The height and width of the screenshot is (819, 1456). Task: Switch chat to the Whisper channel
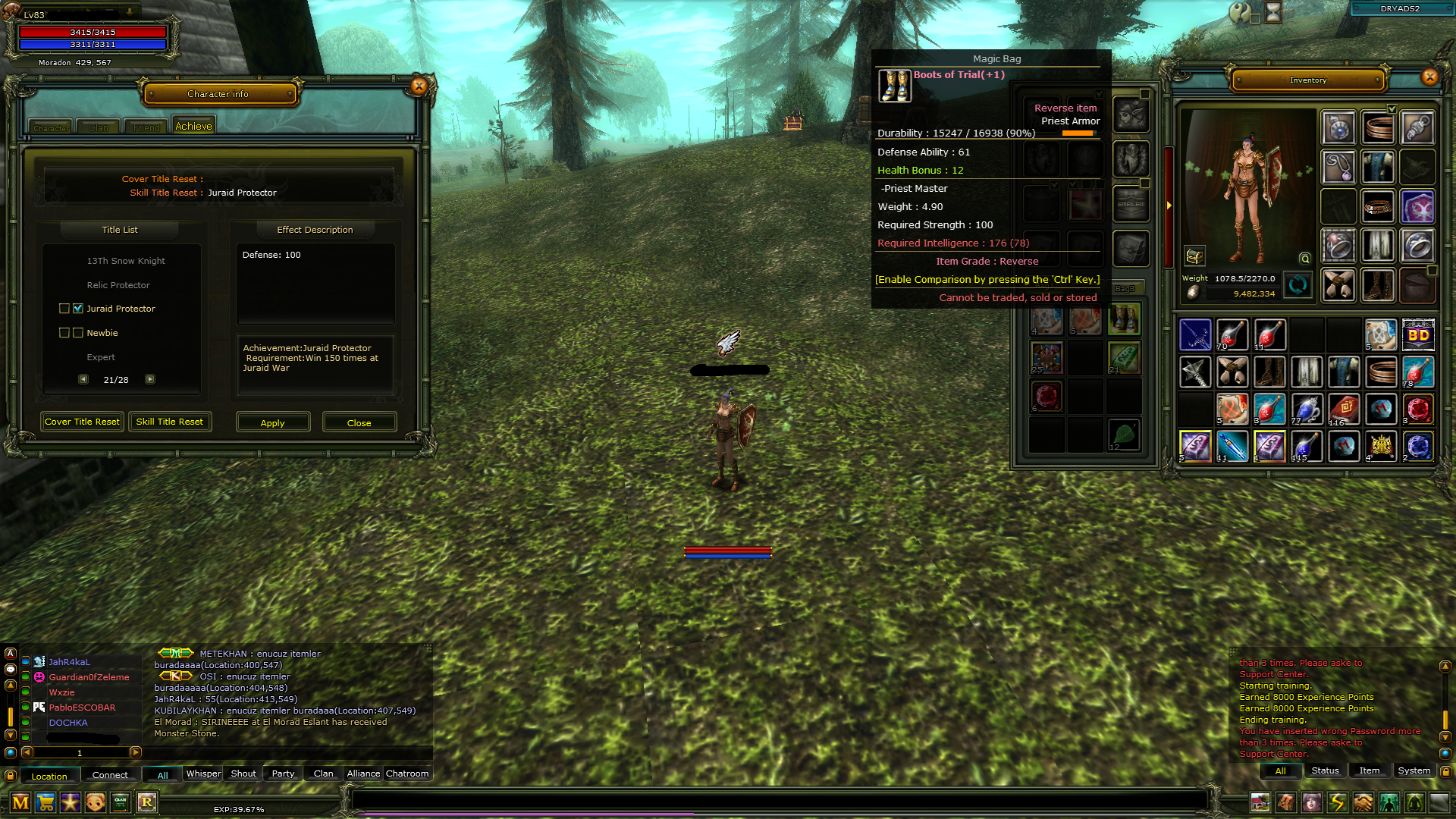tap(203, 773)
